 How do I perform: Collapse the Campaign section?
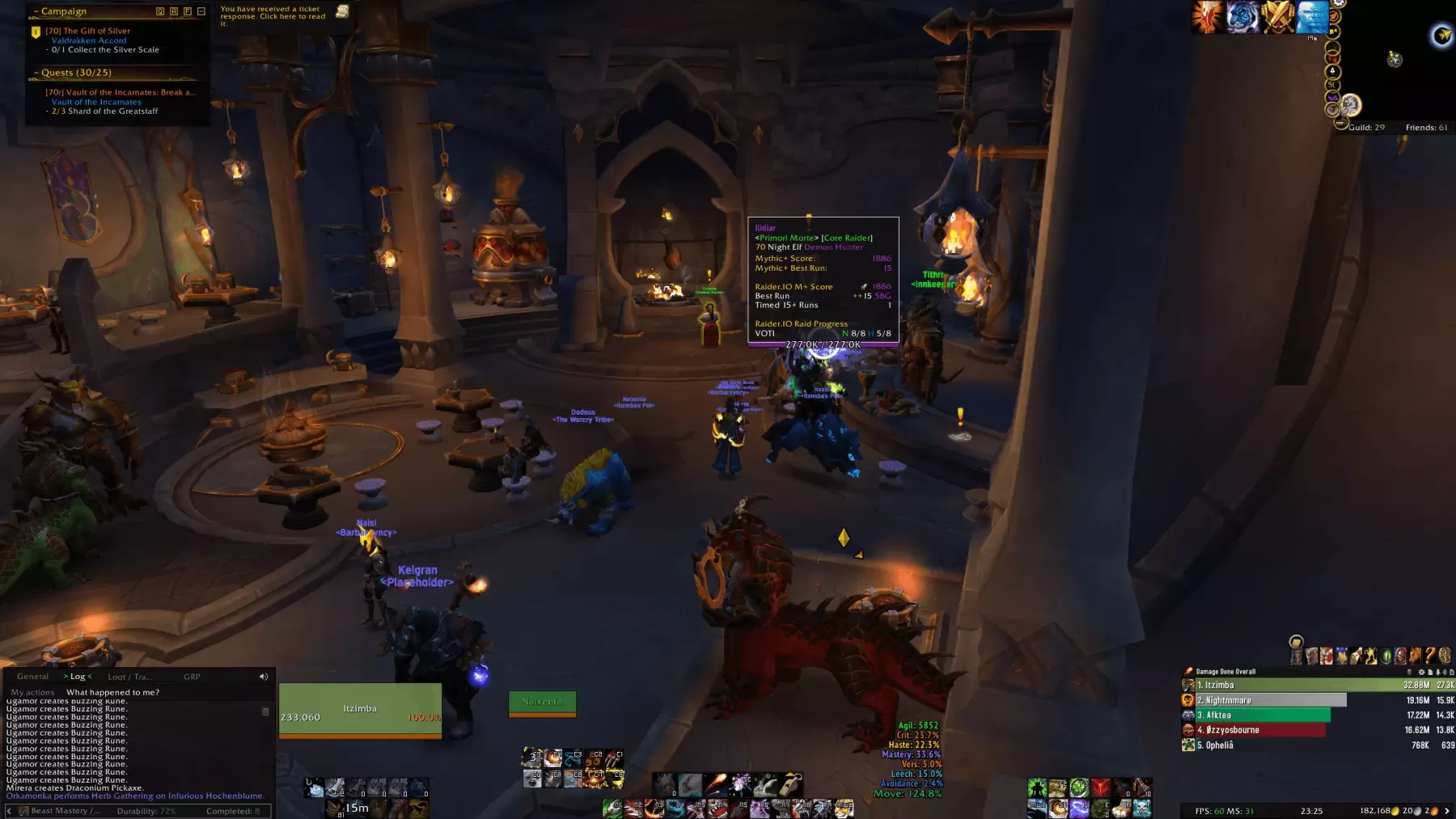[36, 11]
